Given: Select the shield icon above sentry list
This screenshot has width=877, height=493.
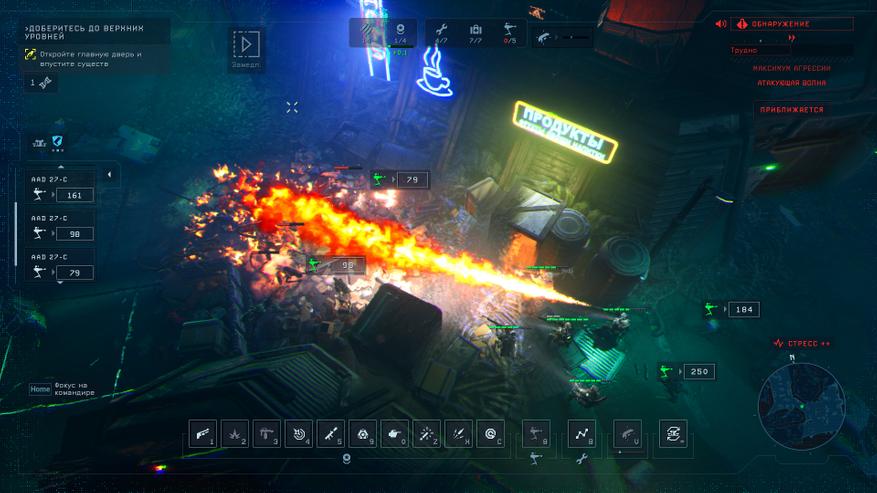Looking at the screenshot, I should tap(57, 143).
